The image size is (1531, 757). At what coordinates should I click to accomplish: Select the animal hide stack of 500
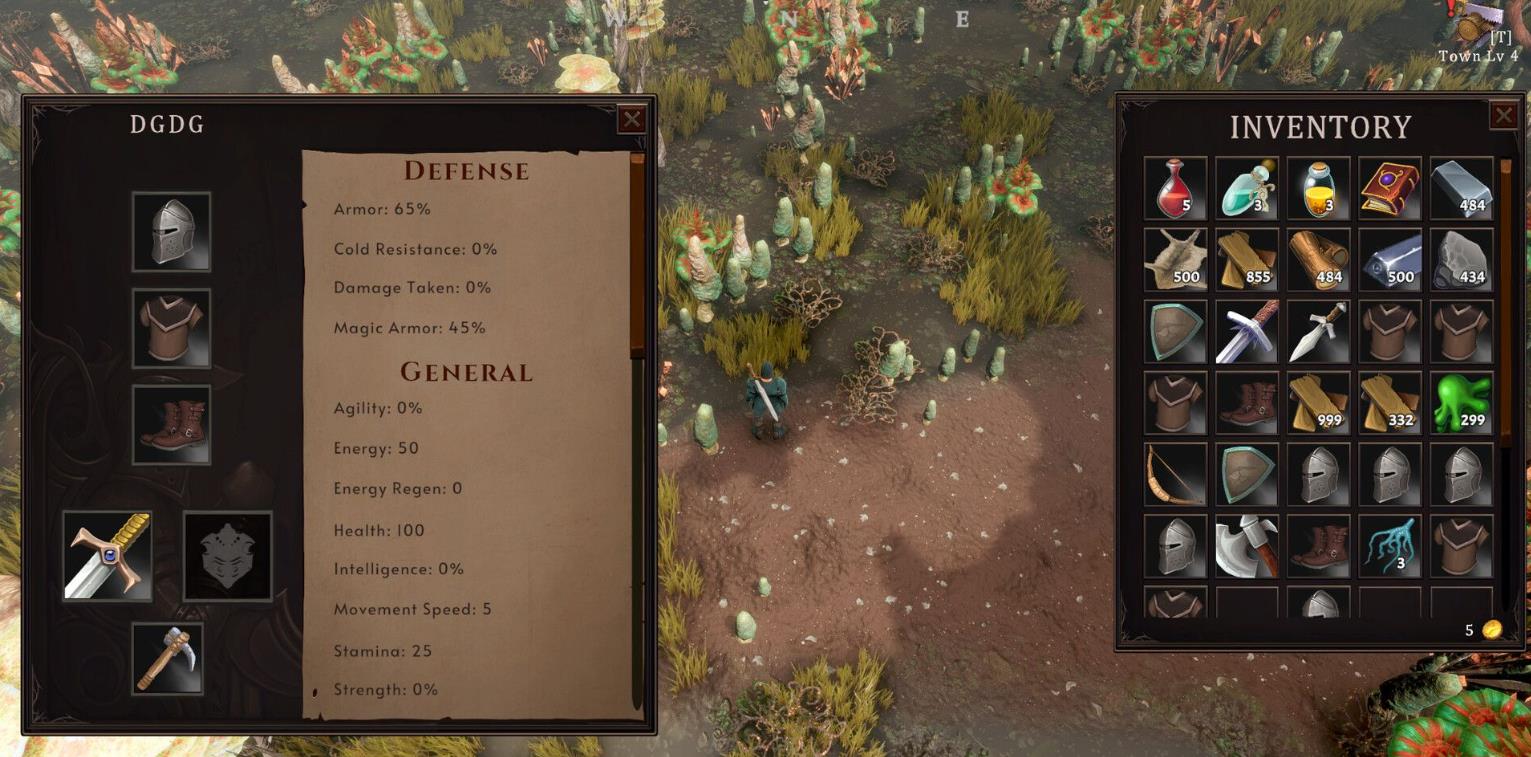pyautogui.click(x=1175, y=260)
